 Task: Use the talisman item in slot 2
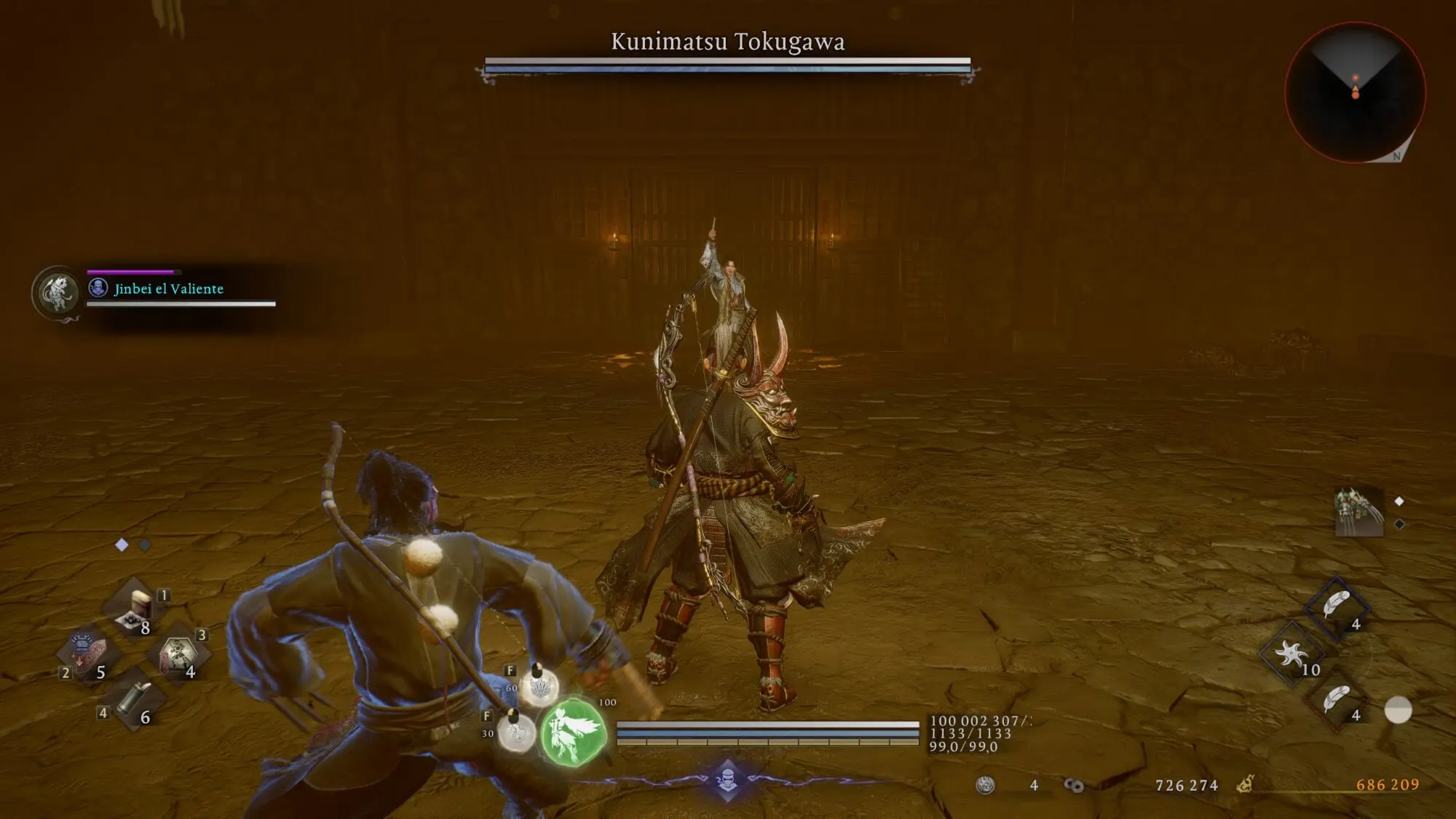(x=87, y=653)
